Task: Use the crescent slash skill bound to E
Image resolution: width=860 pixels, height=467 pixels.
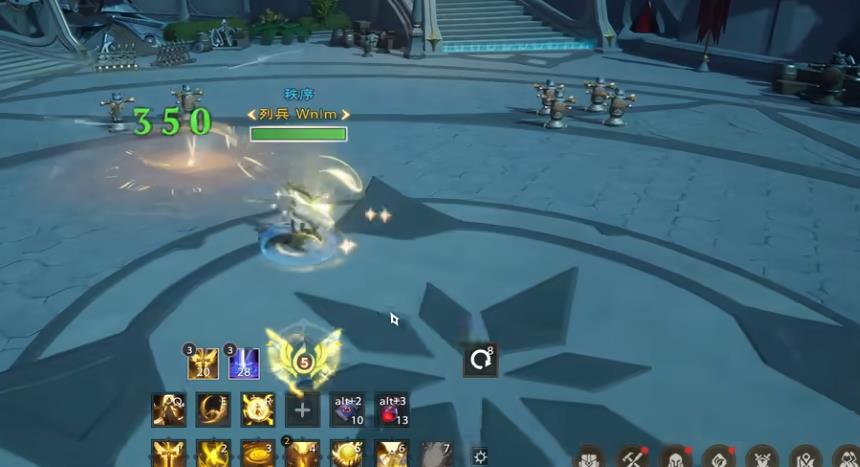Action: pos(213,409)
